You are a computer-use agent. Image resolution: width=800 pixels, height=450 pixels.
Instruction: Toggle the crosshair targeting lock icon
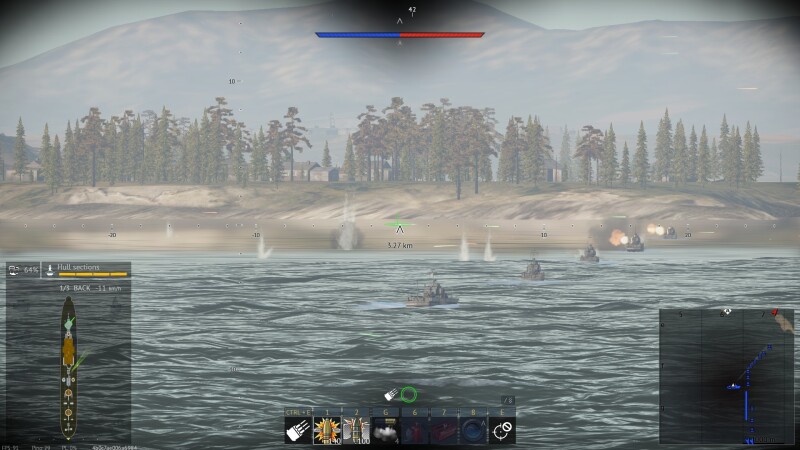pos(503,429)
